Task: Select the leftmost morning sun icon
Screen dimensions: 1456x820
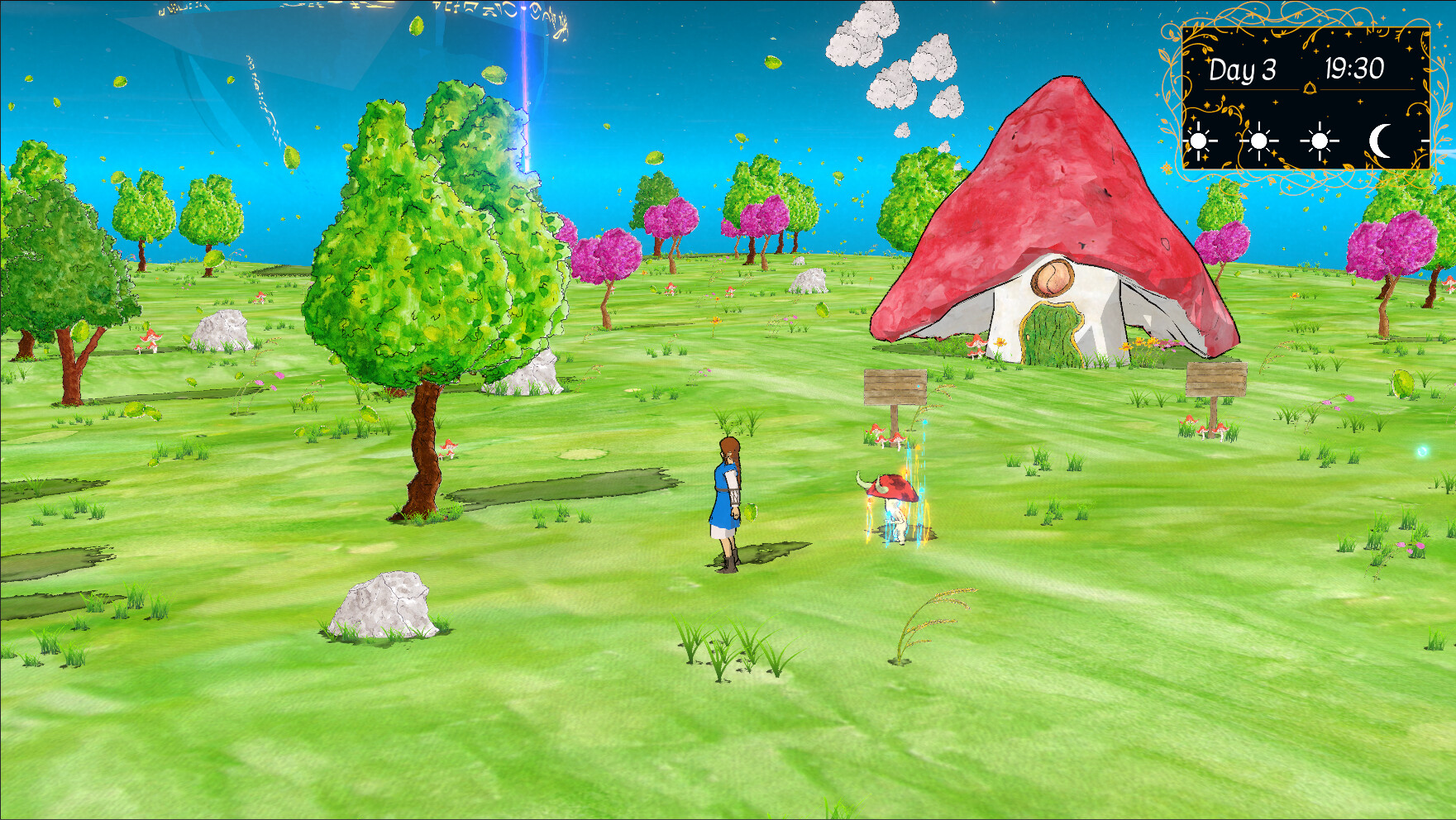Action: (x=1198, y=142)
